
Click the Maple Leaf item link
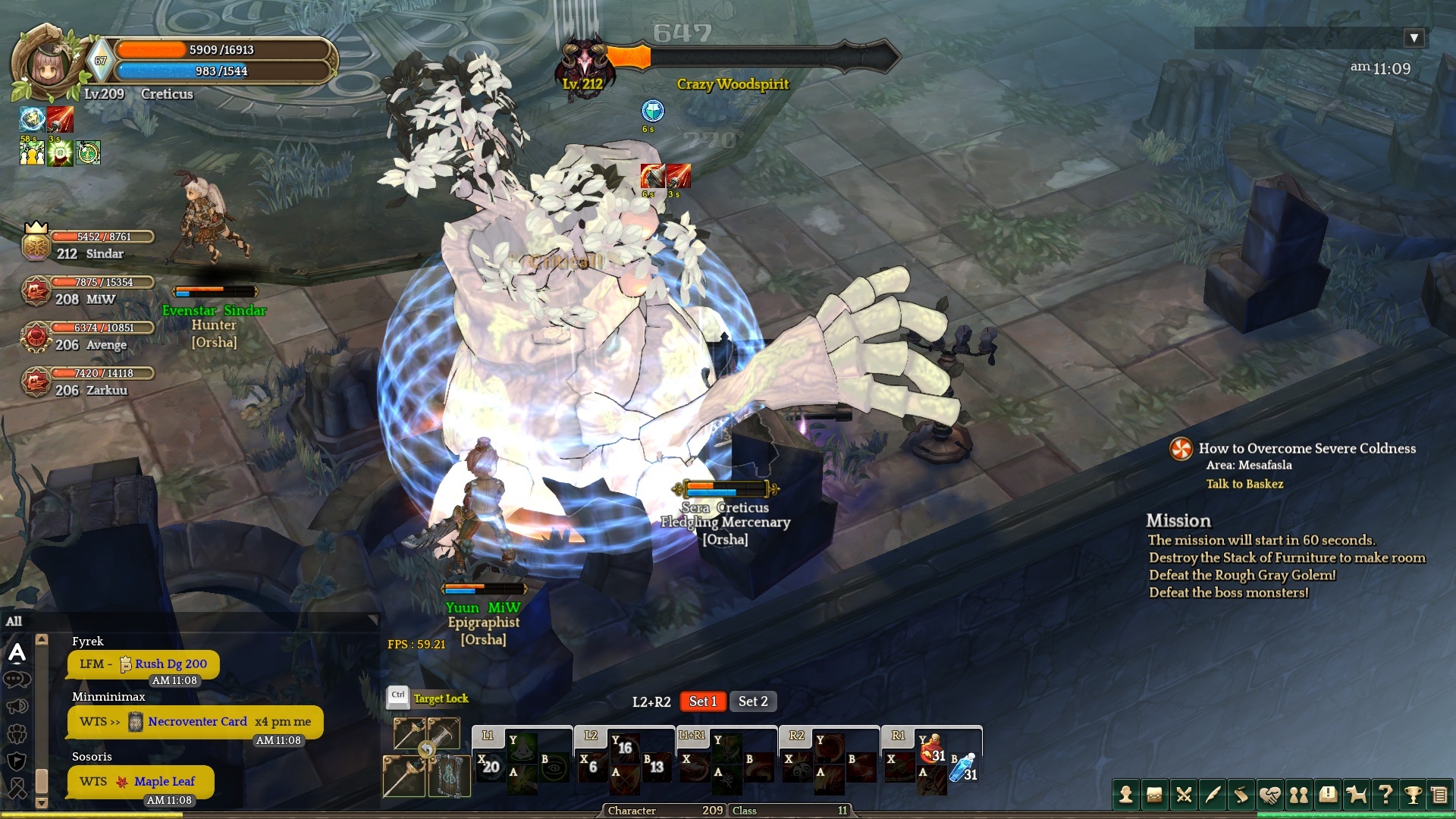click(x=164, y=781)
